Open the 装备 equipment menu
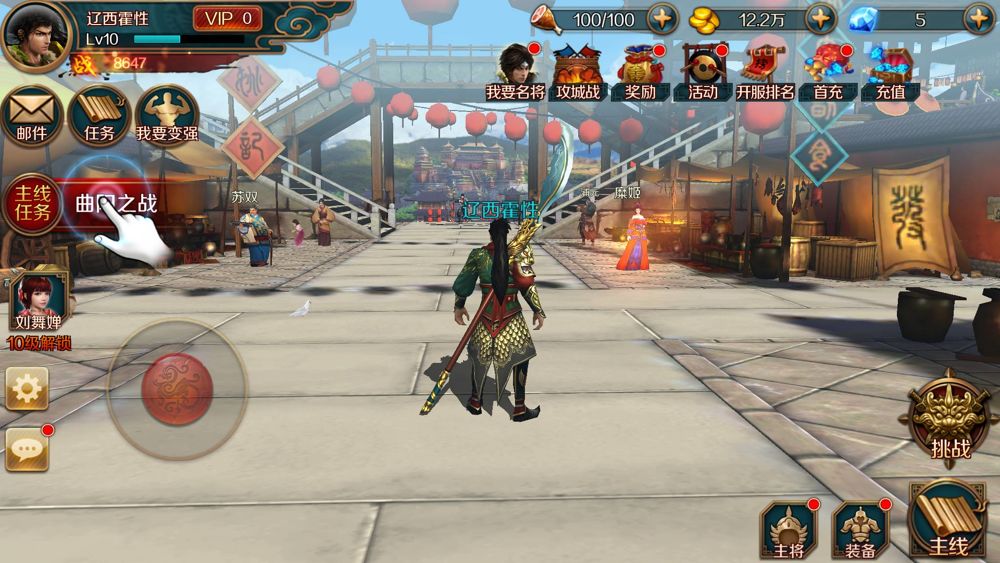The image size is (1000, 563). 861,528
